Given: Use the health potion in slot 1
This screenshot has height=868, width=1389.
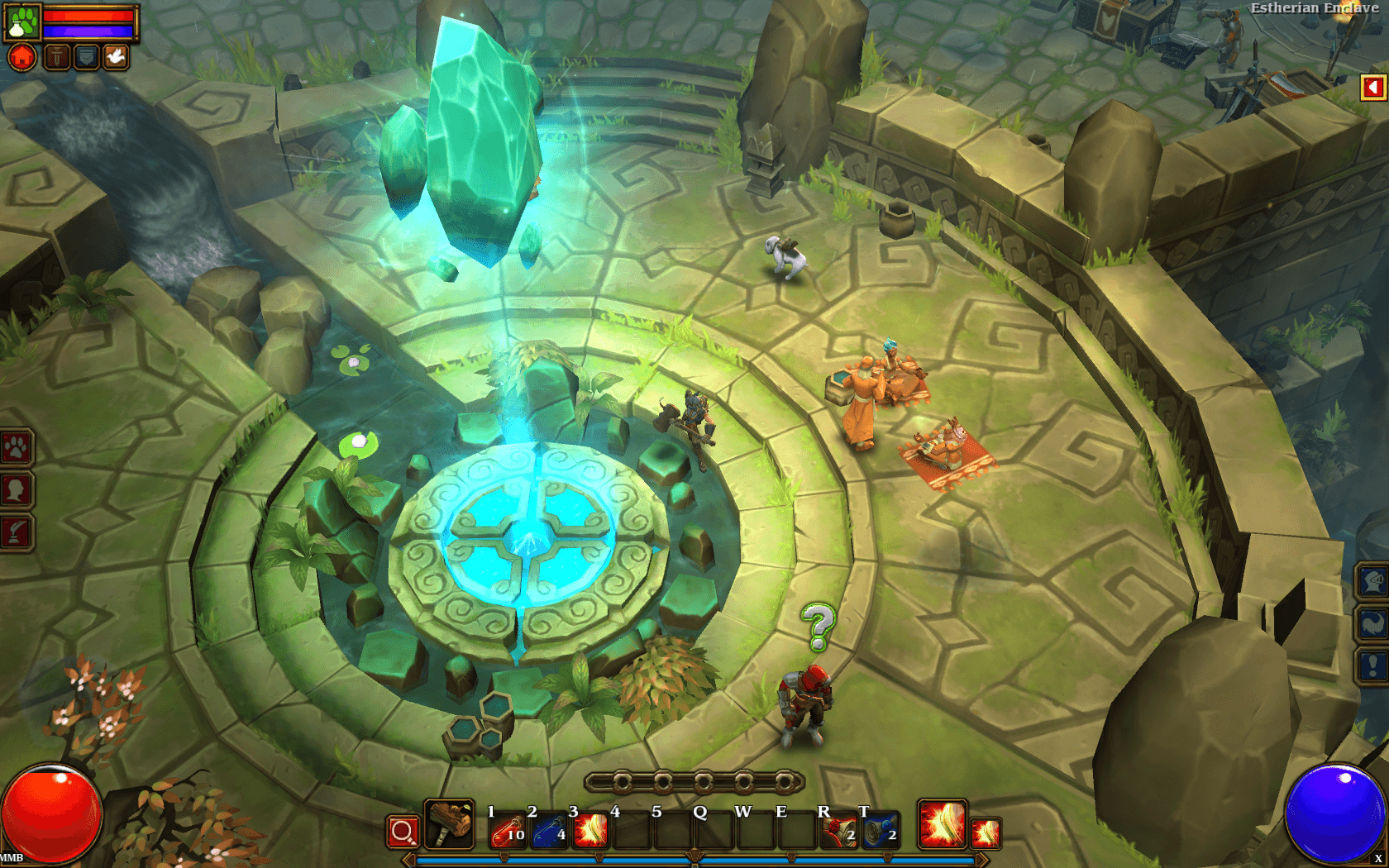Looking at the screenshot, I should pos(508,829).
